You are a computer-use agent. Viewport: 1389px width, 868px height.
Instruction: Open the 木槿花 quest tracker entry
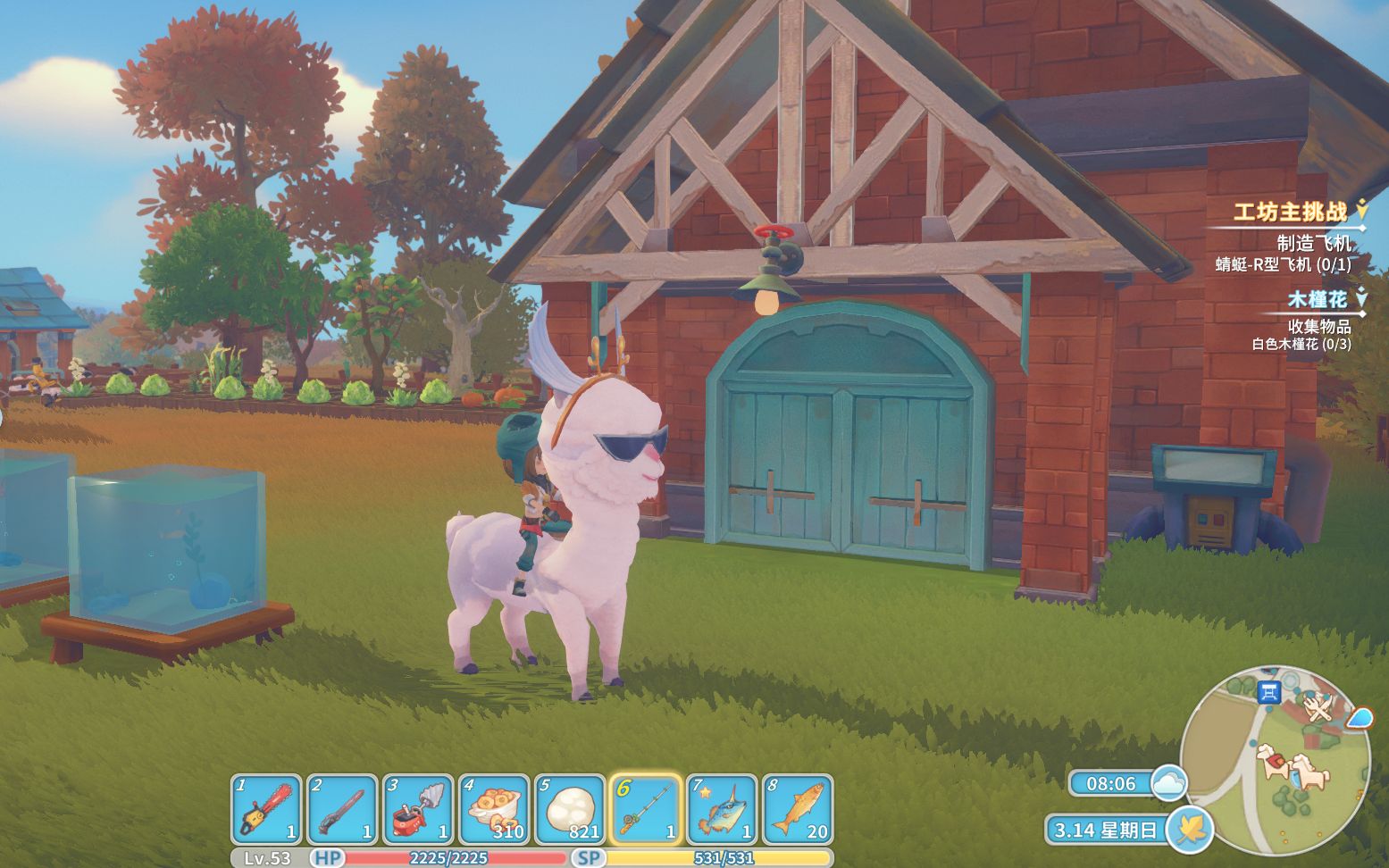pos(1317,299)
